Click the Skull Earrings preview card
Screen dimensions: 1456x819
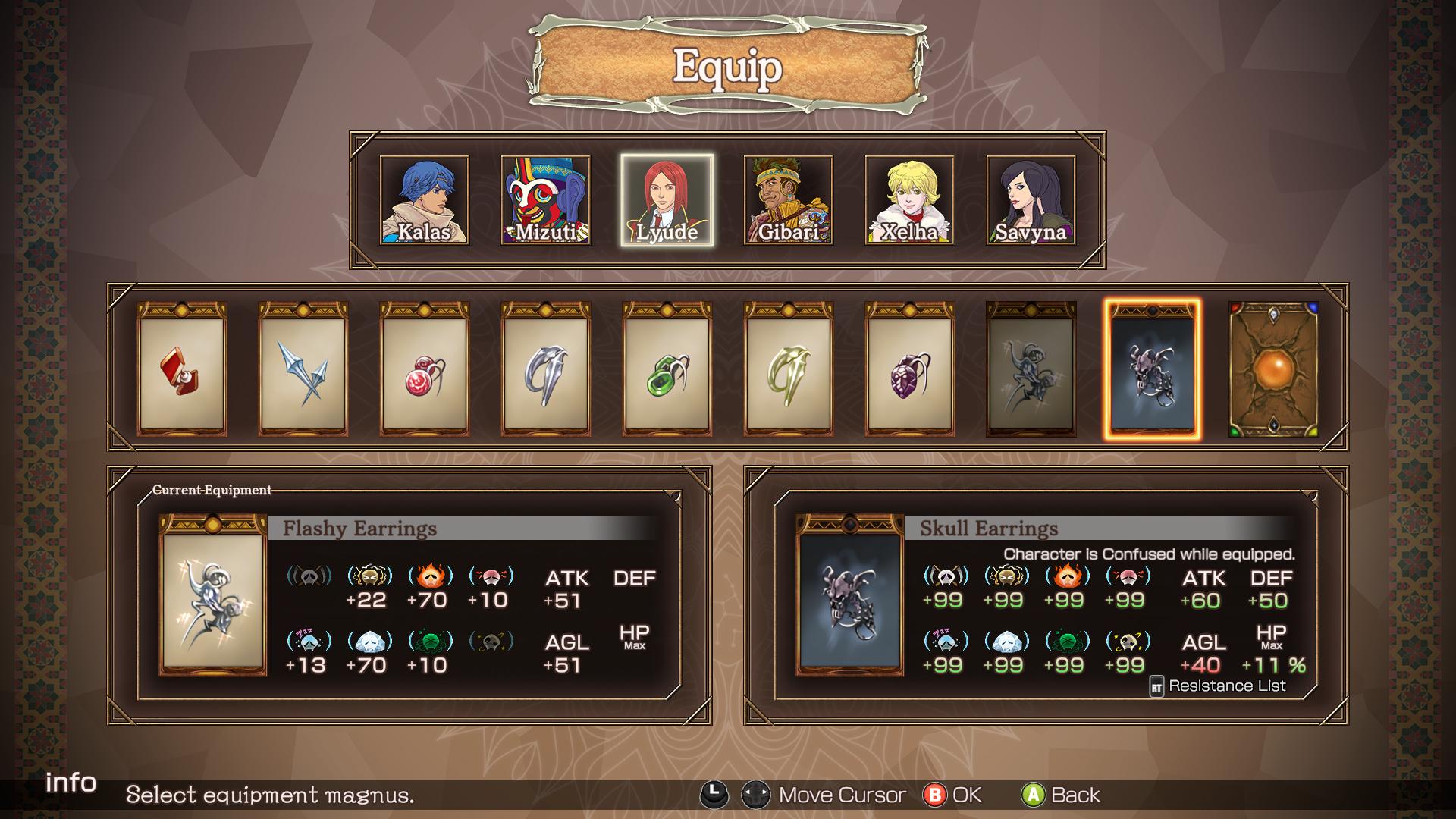(x=850, y=596)
